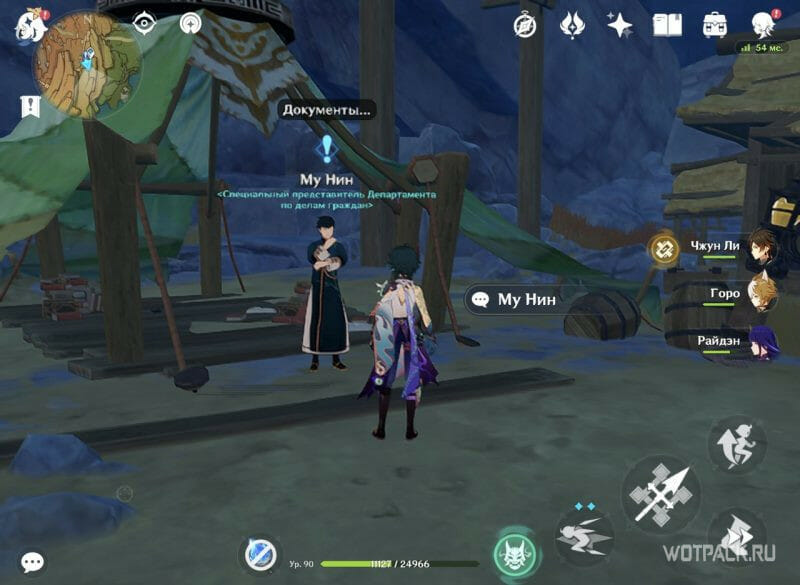
Task: Open the Paimon main menu
Action: 24,26
